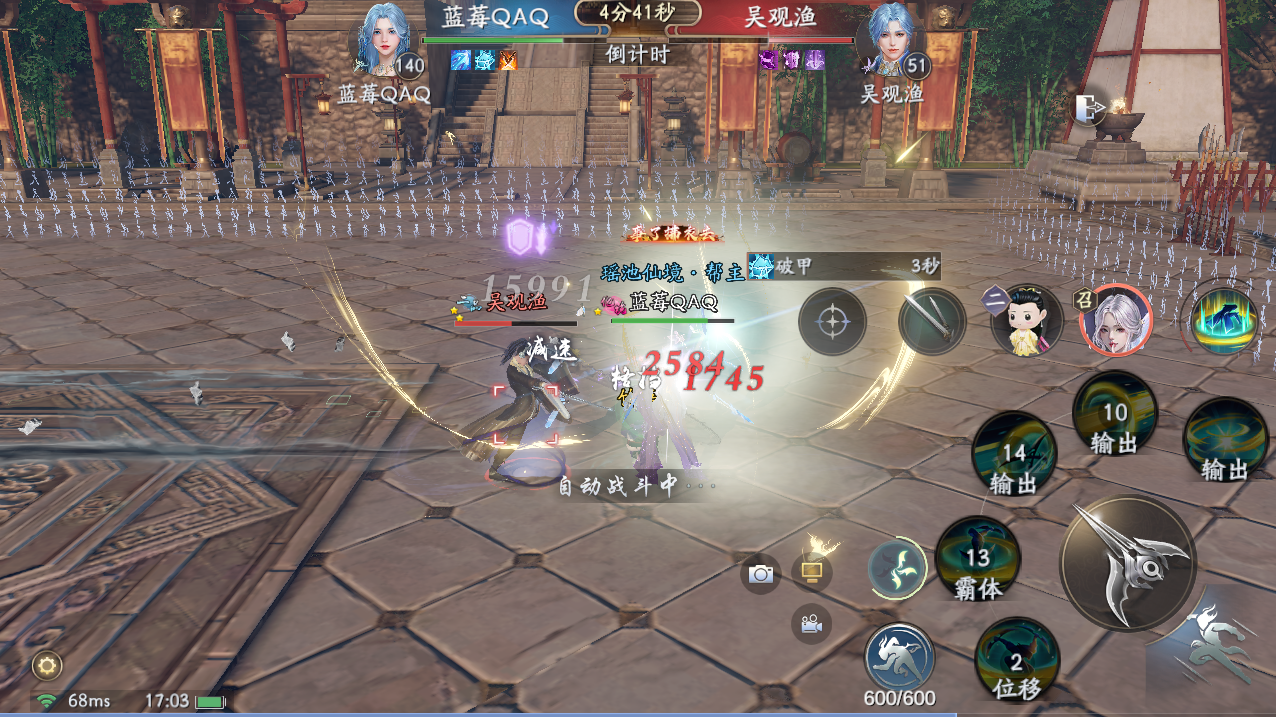Use the dodge roll skill above 600/600
Screen dimensions: 1276x717
[x=899, y=655]
